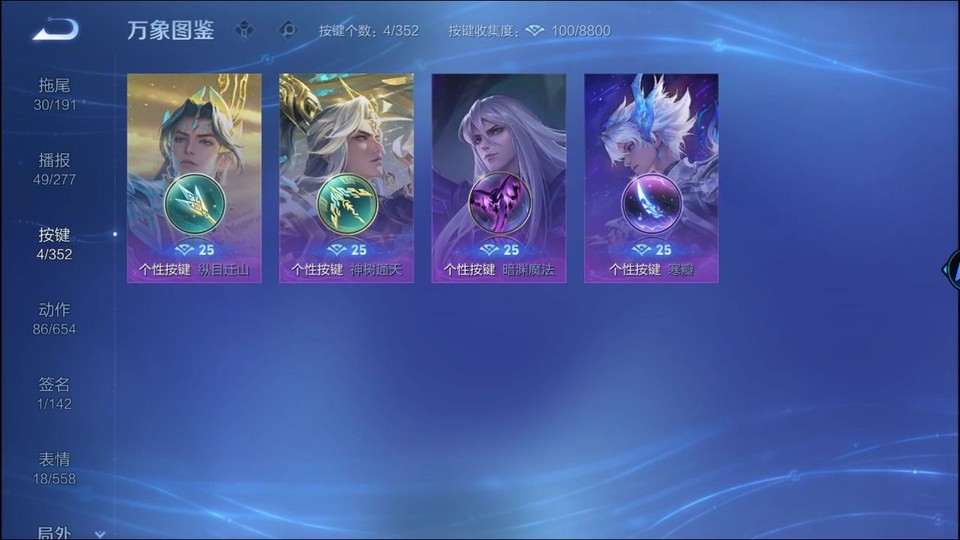This screenshot has width=960, height=540.
Task: Select the 纵目迁山 button skin card
Action: tap(194, 178)
